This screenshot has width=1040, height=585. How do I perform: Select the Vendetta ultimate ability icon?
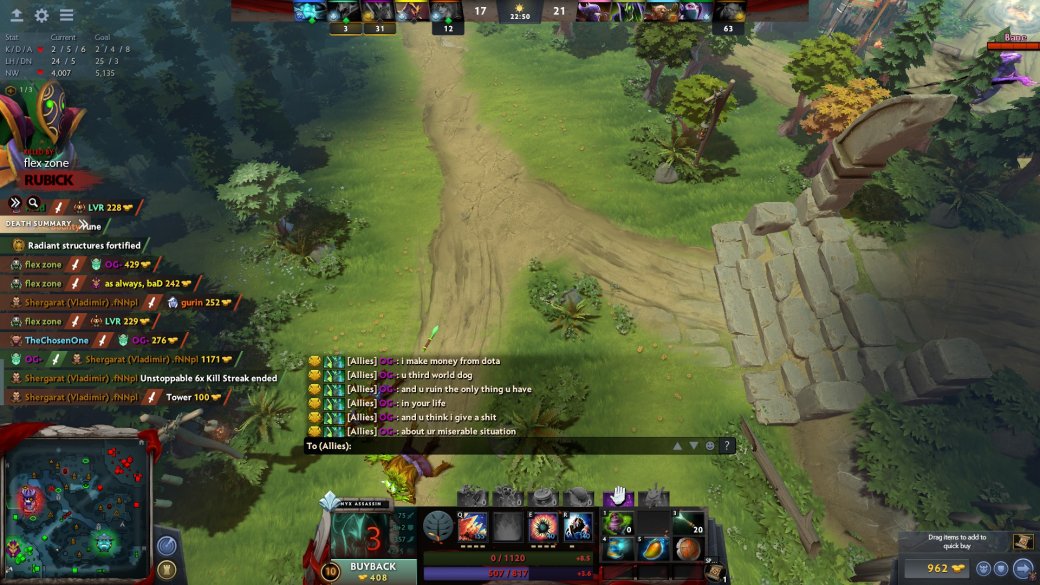point(578,526)
